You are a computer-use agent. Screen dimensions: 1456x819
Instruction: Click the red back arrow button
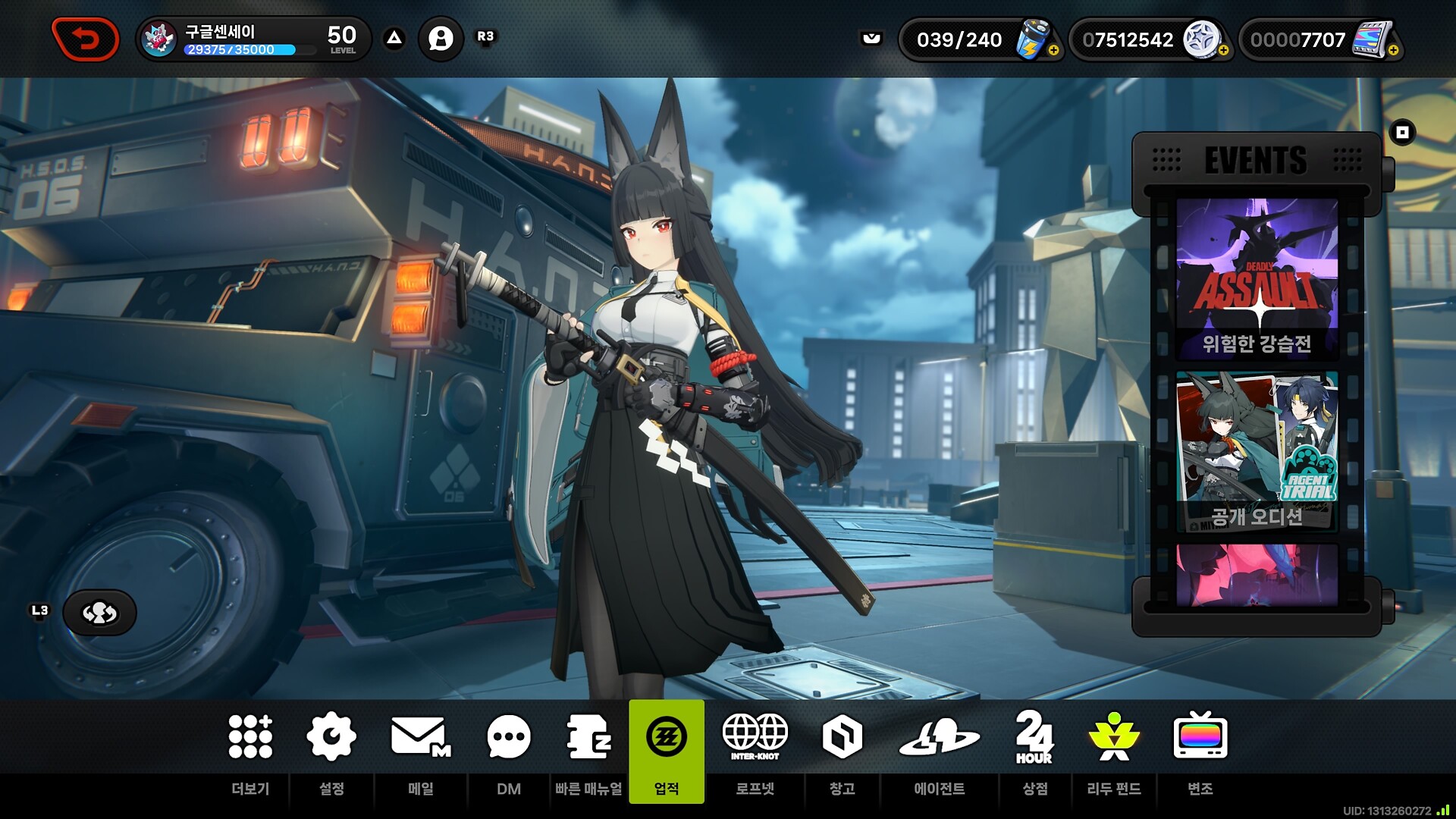point(85,39)
